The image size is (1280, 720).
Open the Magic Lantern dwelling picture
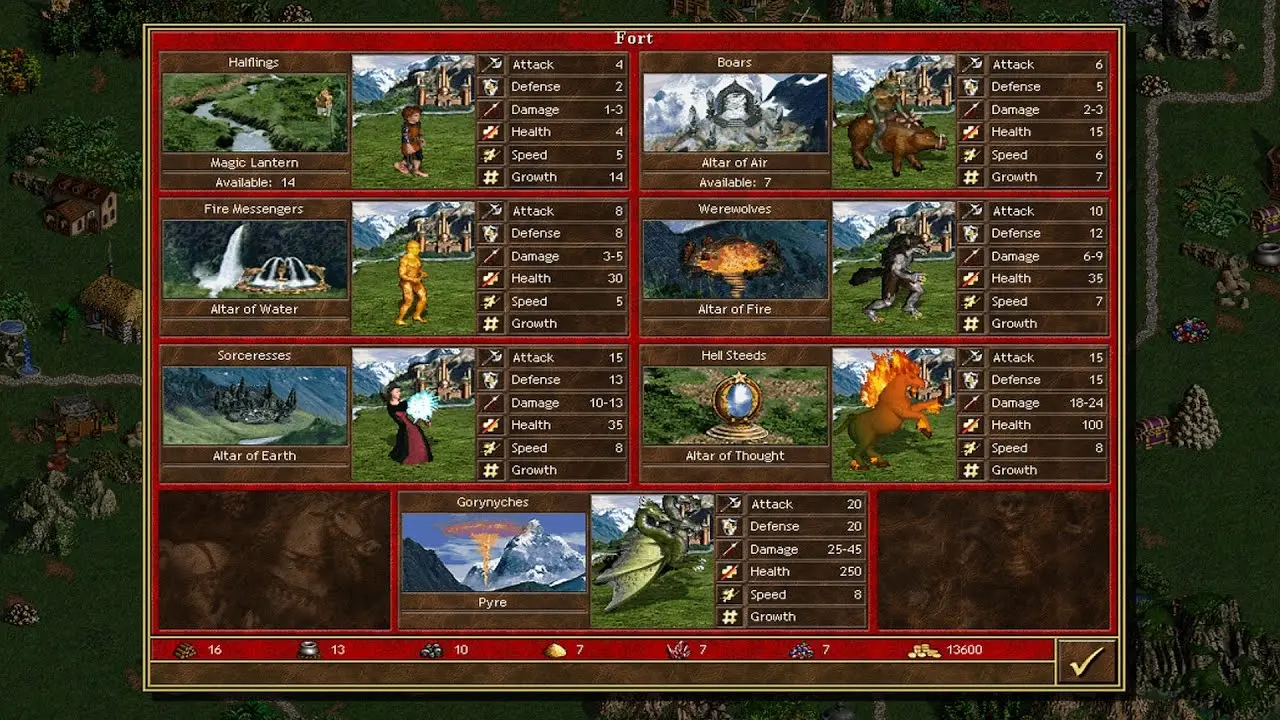(x=255, y=112)
